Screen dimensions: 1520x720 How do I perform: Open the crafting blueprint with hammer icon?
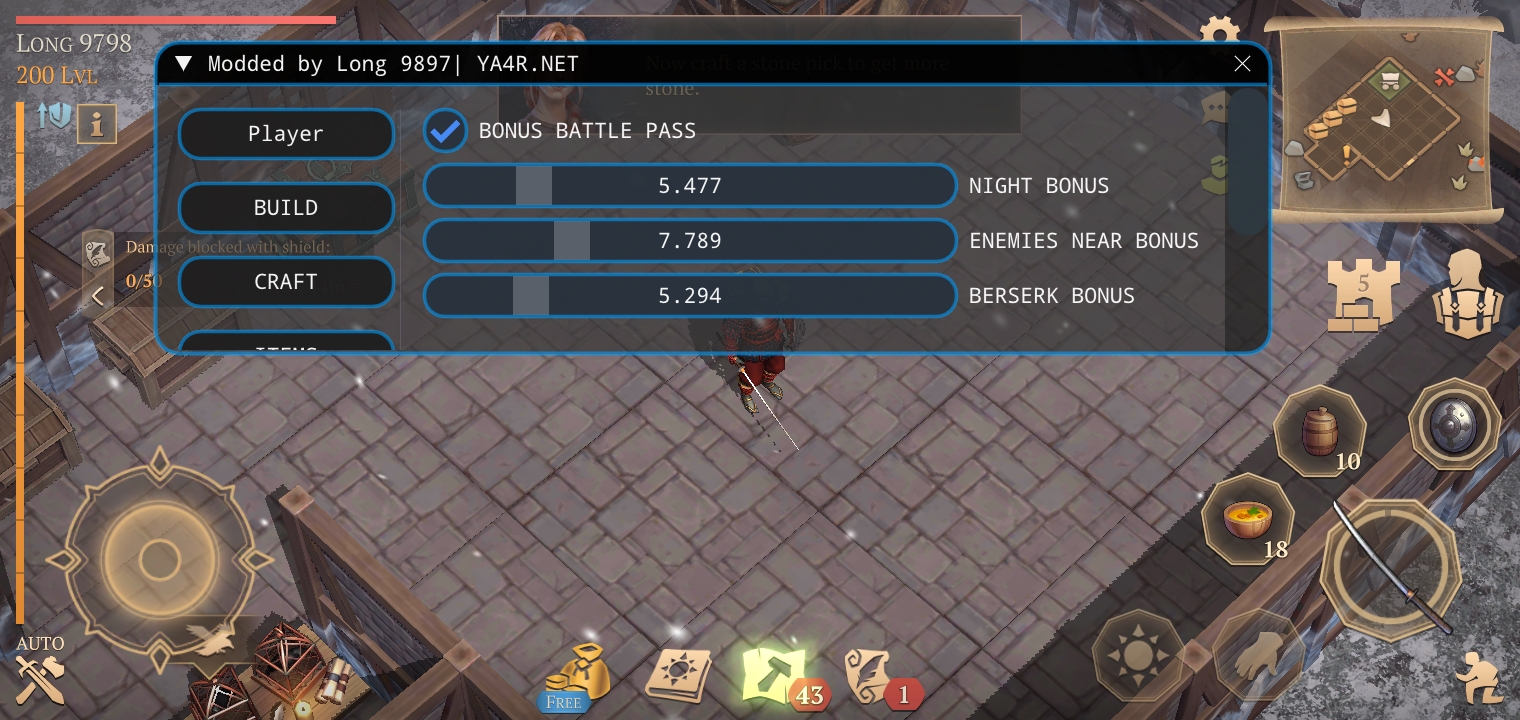[775, 672]
